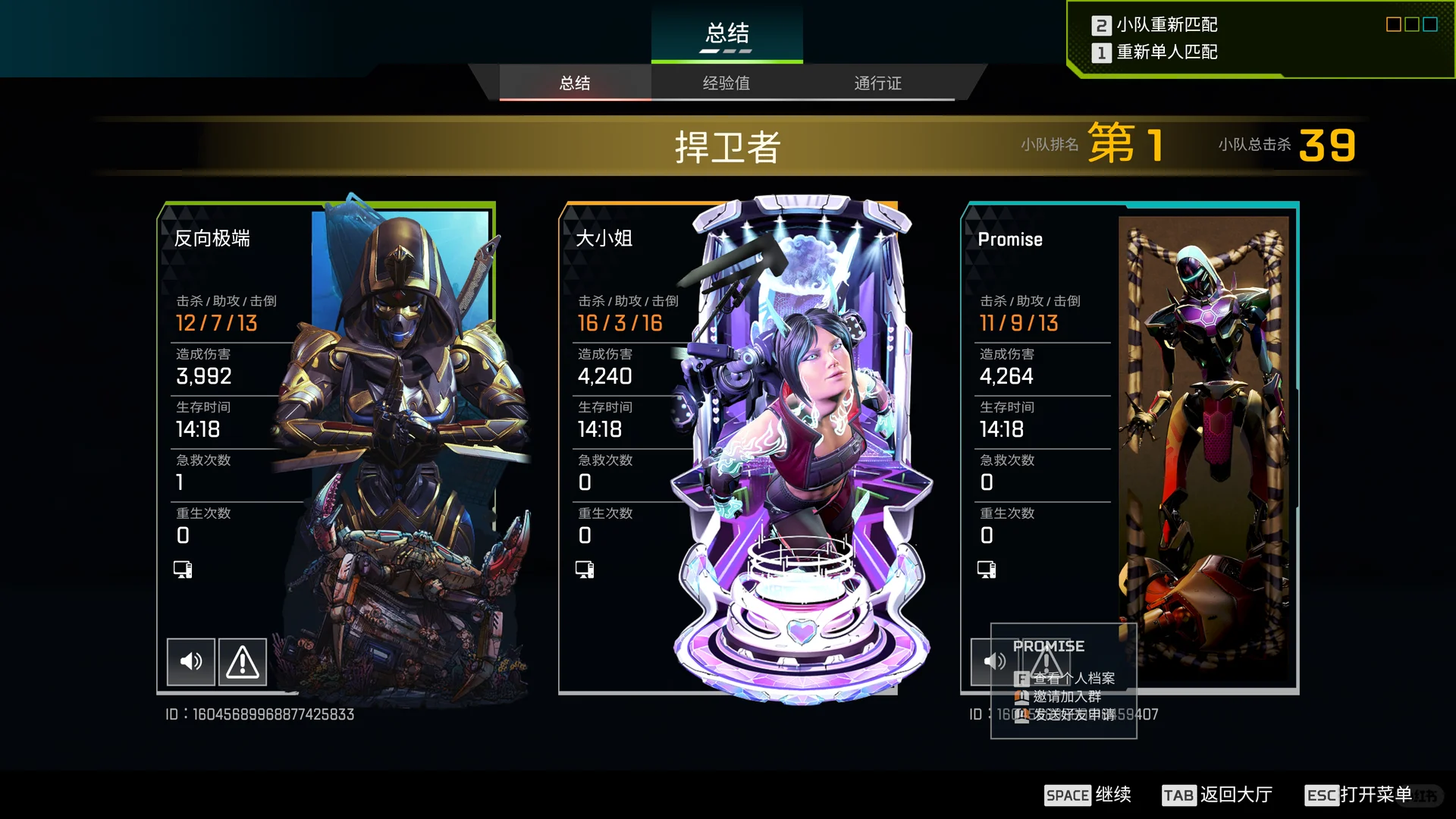Screen dimensions: 1456x819
Task: Click PC platform icon on 大小姐's card
Action: click(x=584, y=569)
